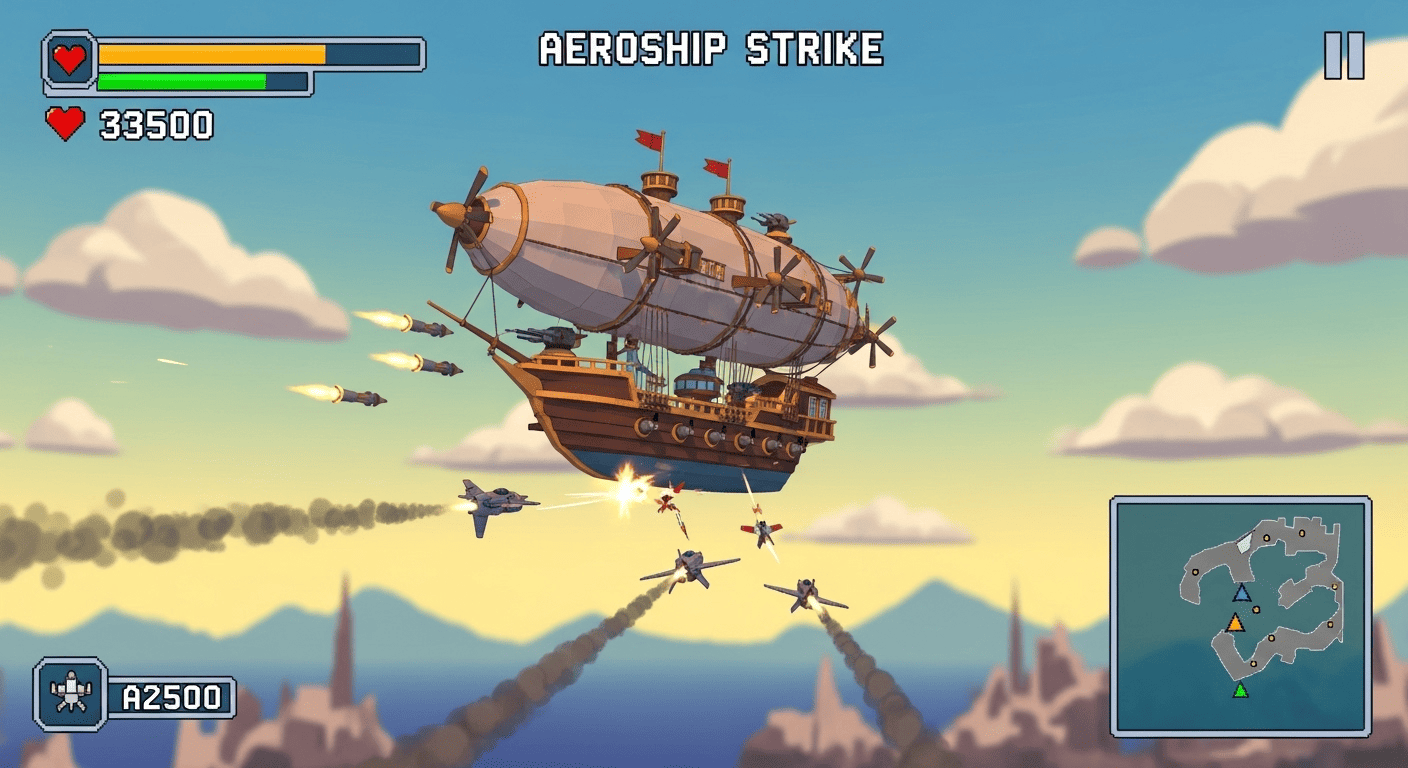This screenshot has width=1408, height=768.
Task: Click the green triangle marker on the minimap
Action: (1238, 690)
